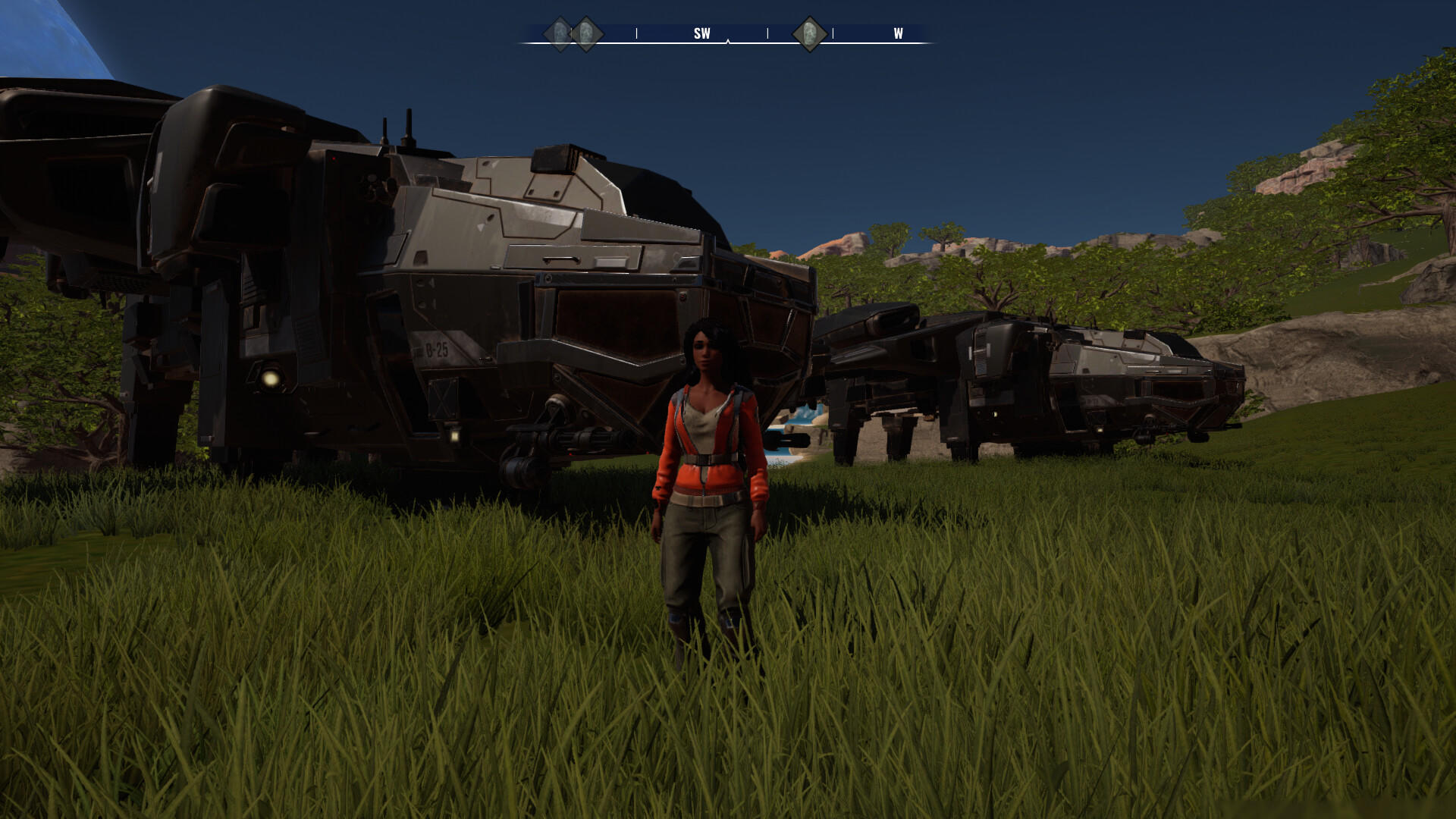Click the tick mark left of the SW label
Image resolution: width=1456 pixels, height=819 pixels.
coord(636,33)
